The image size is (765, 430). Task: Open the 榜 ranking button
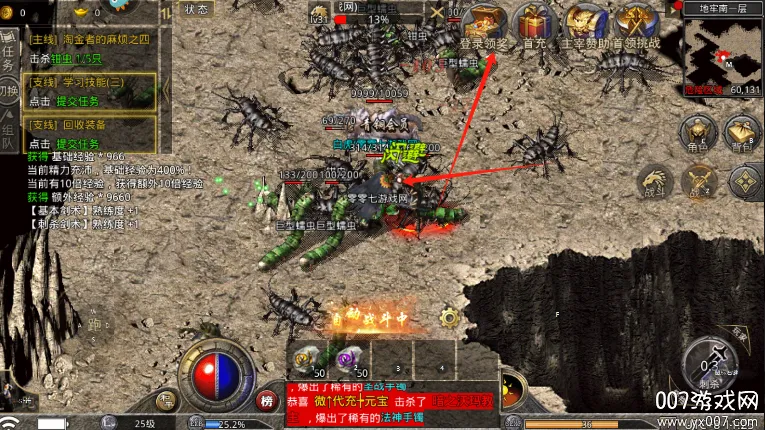[267, 399]
